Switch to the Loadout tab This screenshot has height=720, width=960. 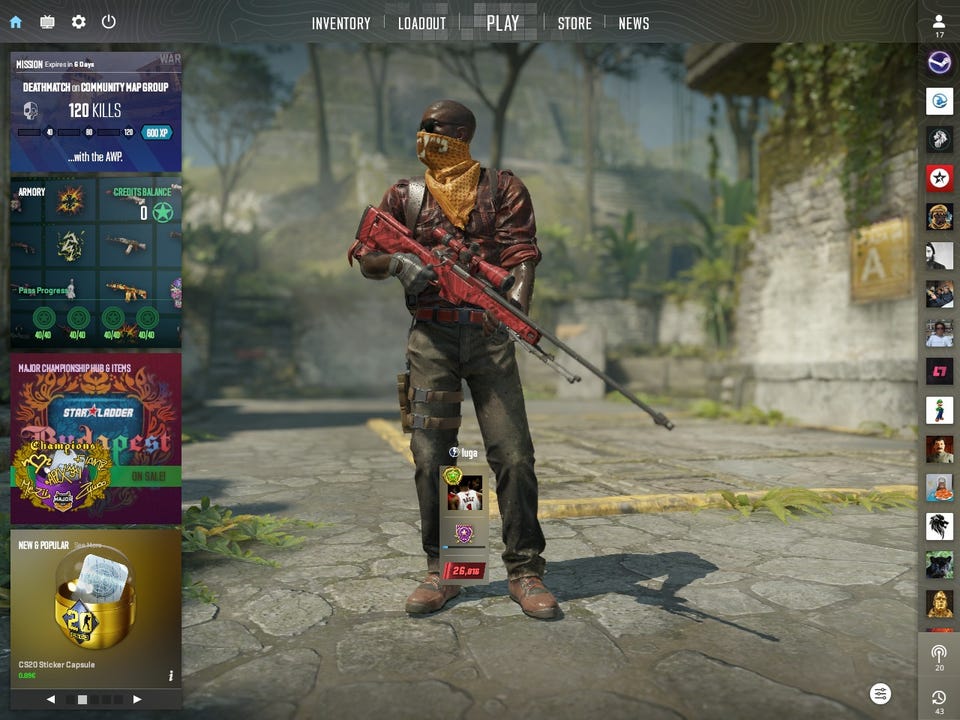[x=422, y=23]
